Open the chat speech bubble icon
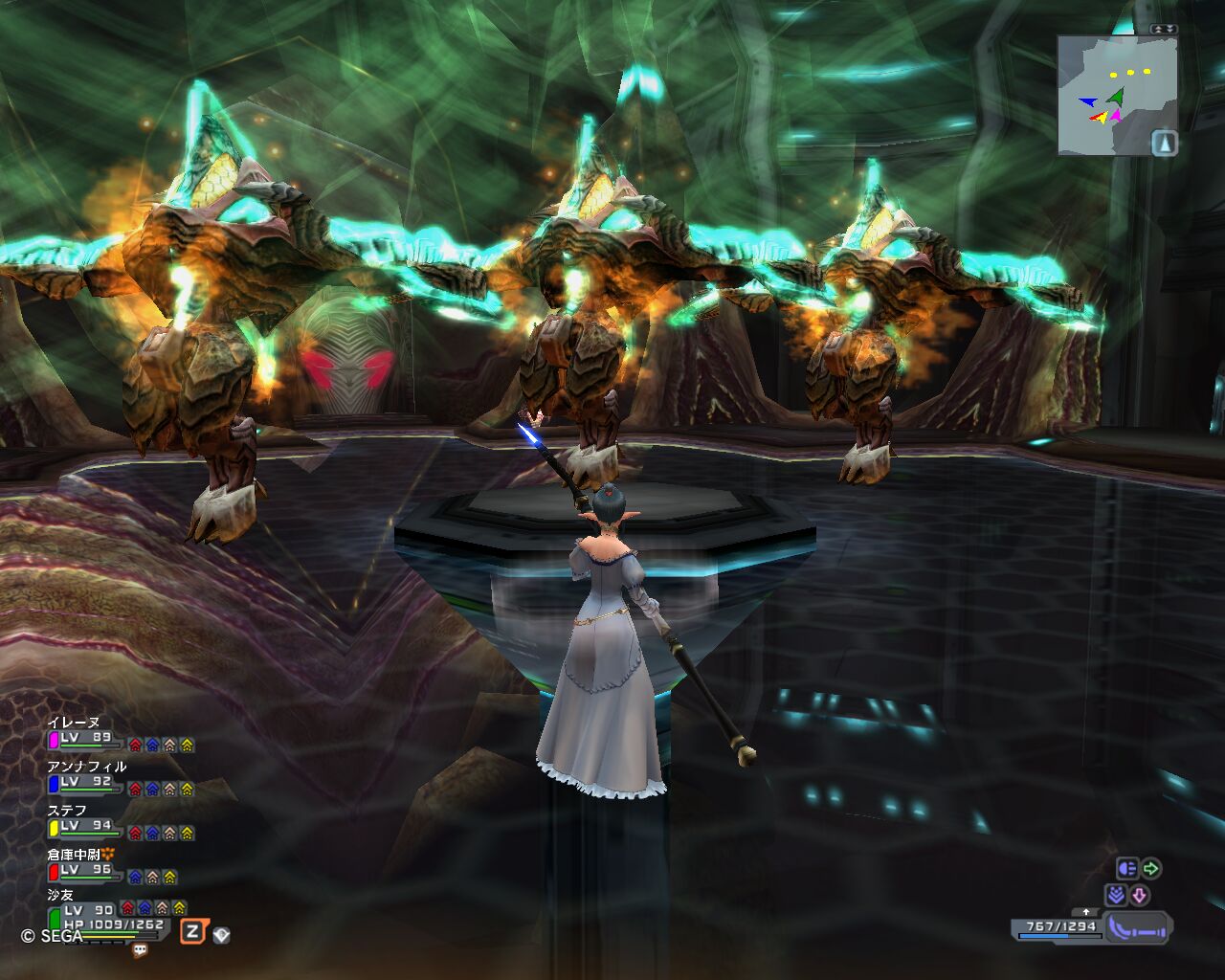Viewport: 1225px width, 980px height. click(141, 950)
